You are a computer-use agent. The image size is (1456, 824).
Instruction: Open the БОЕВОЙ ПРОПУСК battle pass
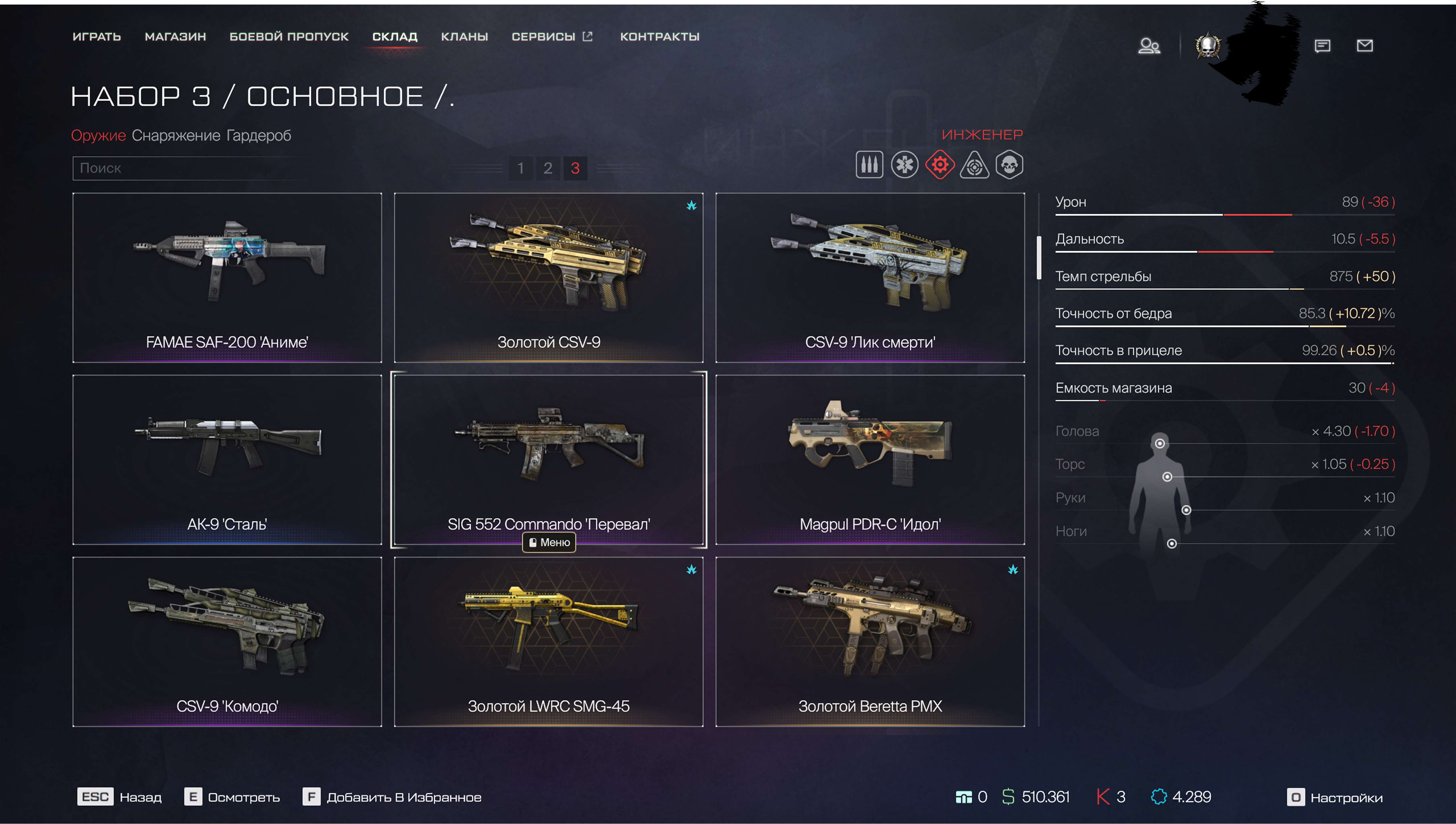tap(289, 37)
